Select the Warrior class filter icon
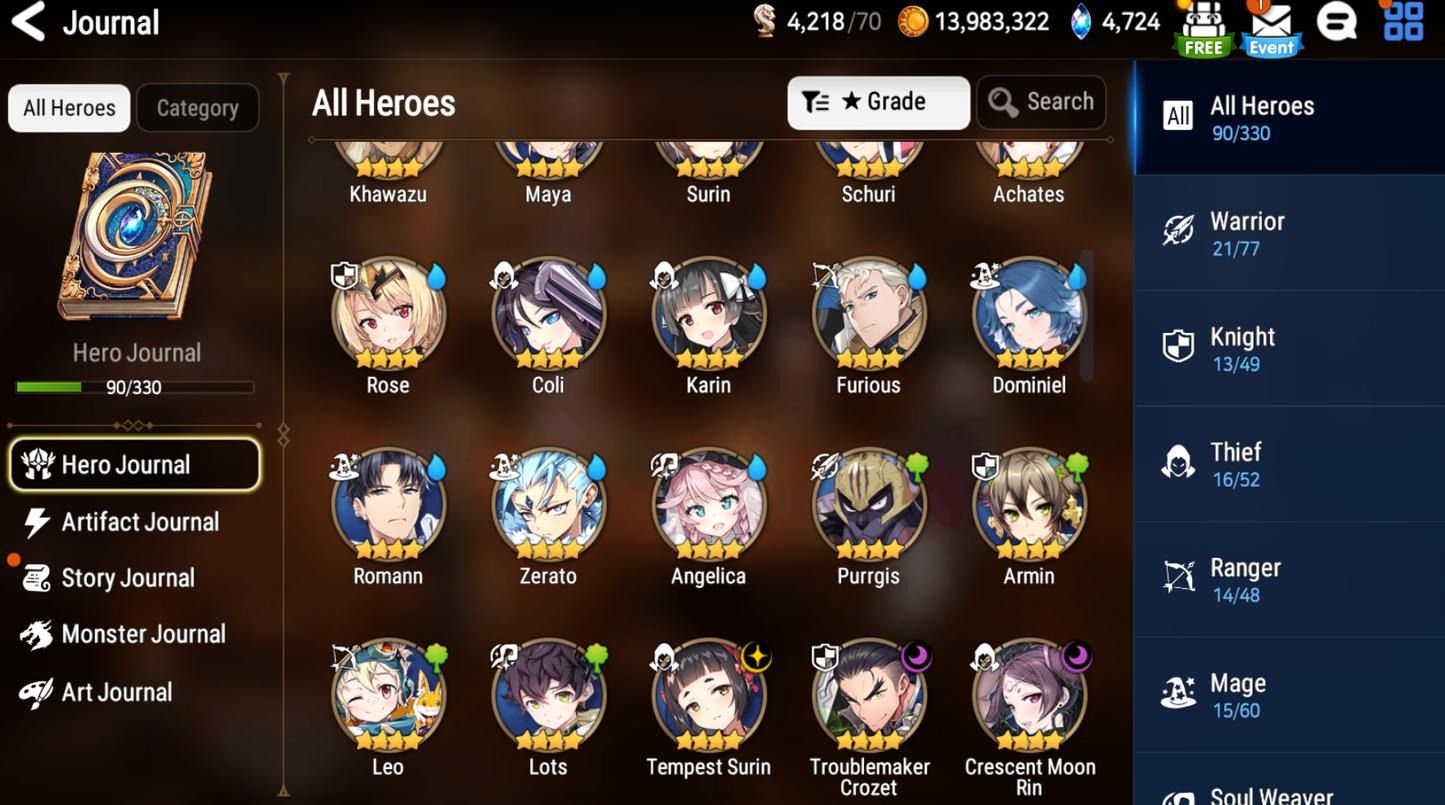 (x=1178, y=229)
